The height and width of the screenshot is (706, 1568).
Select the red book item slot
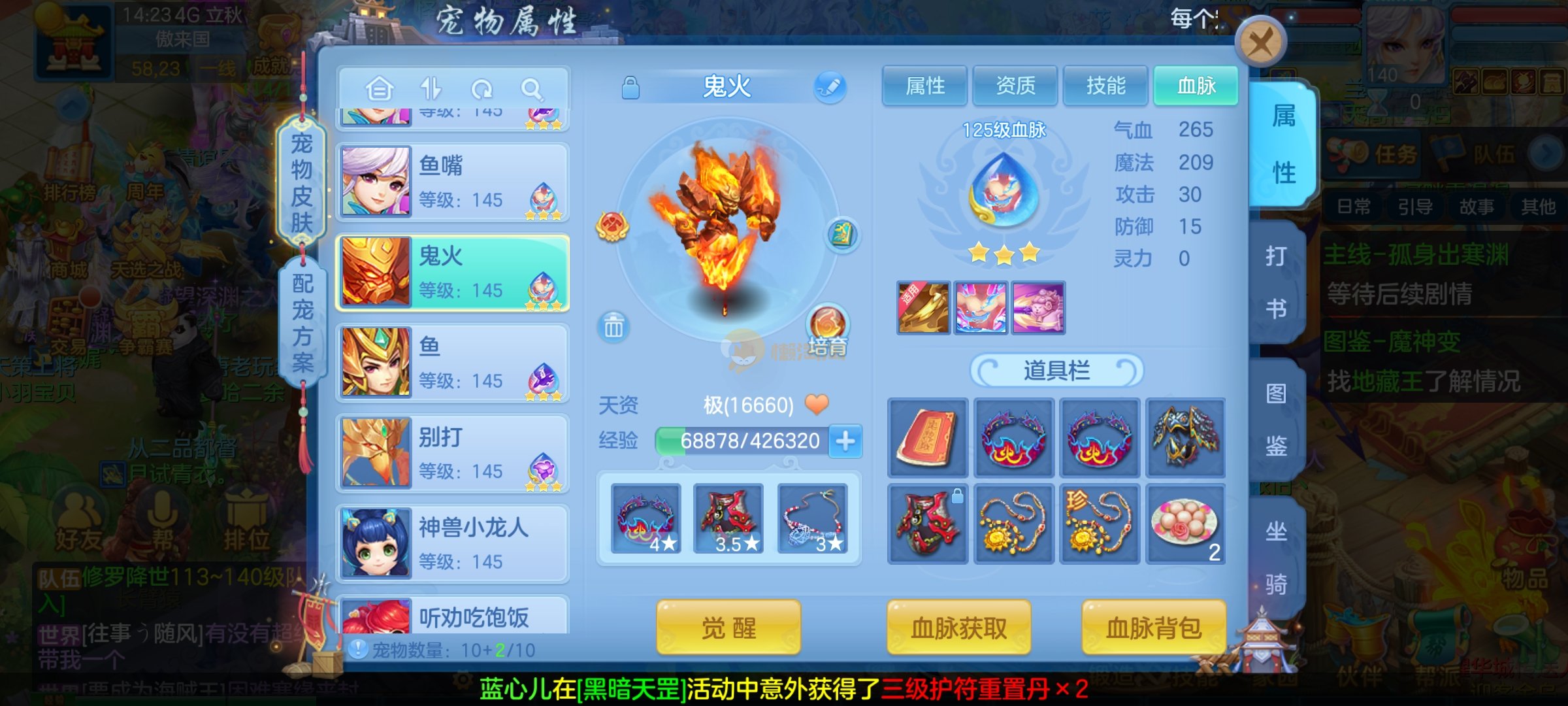coord(927,437)
